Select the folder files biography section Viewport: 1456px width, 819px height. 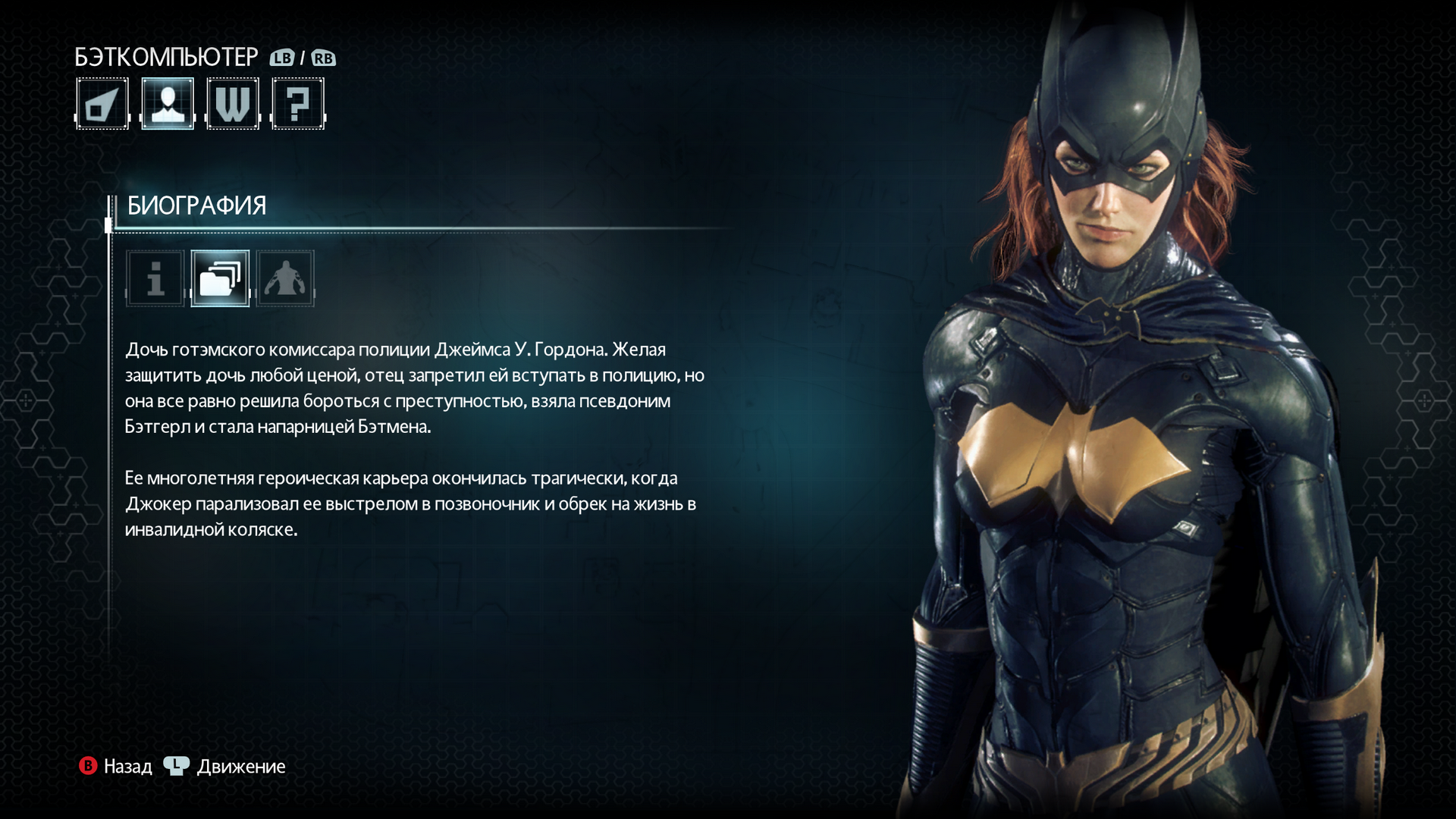pyautogui.click(x=220, y=278)
